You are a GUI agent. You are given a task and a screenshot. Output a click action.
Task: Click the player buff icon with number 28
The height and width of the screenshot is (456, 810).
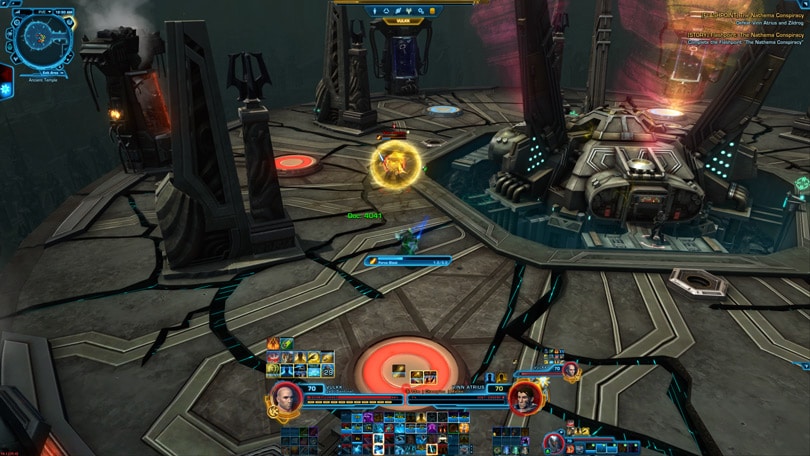pos(327,371)
